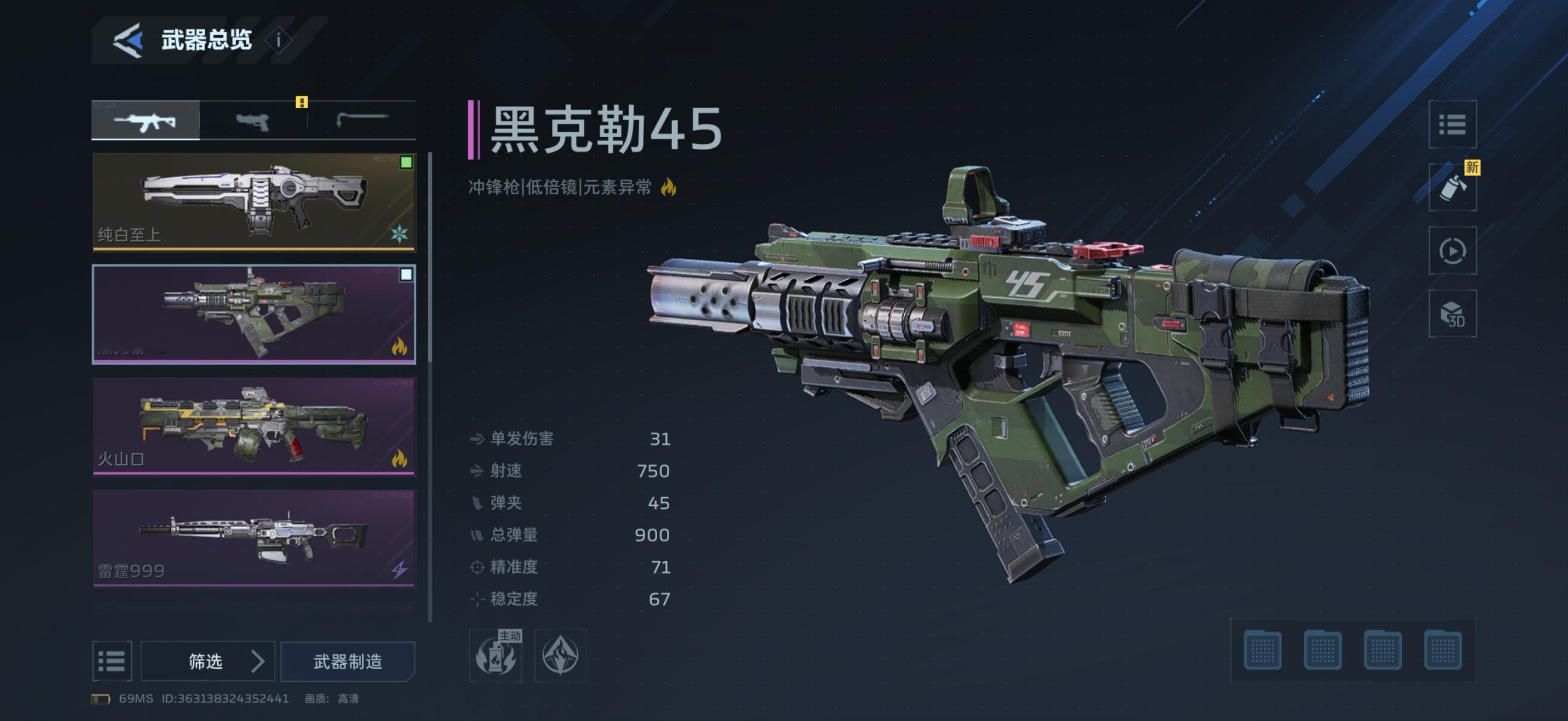Switch to the pistol sidearm tab
The height and width of the screenshot is (721, 1568).
click(252, 121)
